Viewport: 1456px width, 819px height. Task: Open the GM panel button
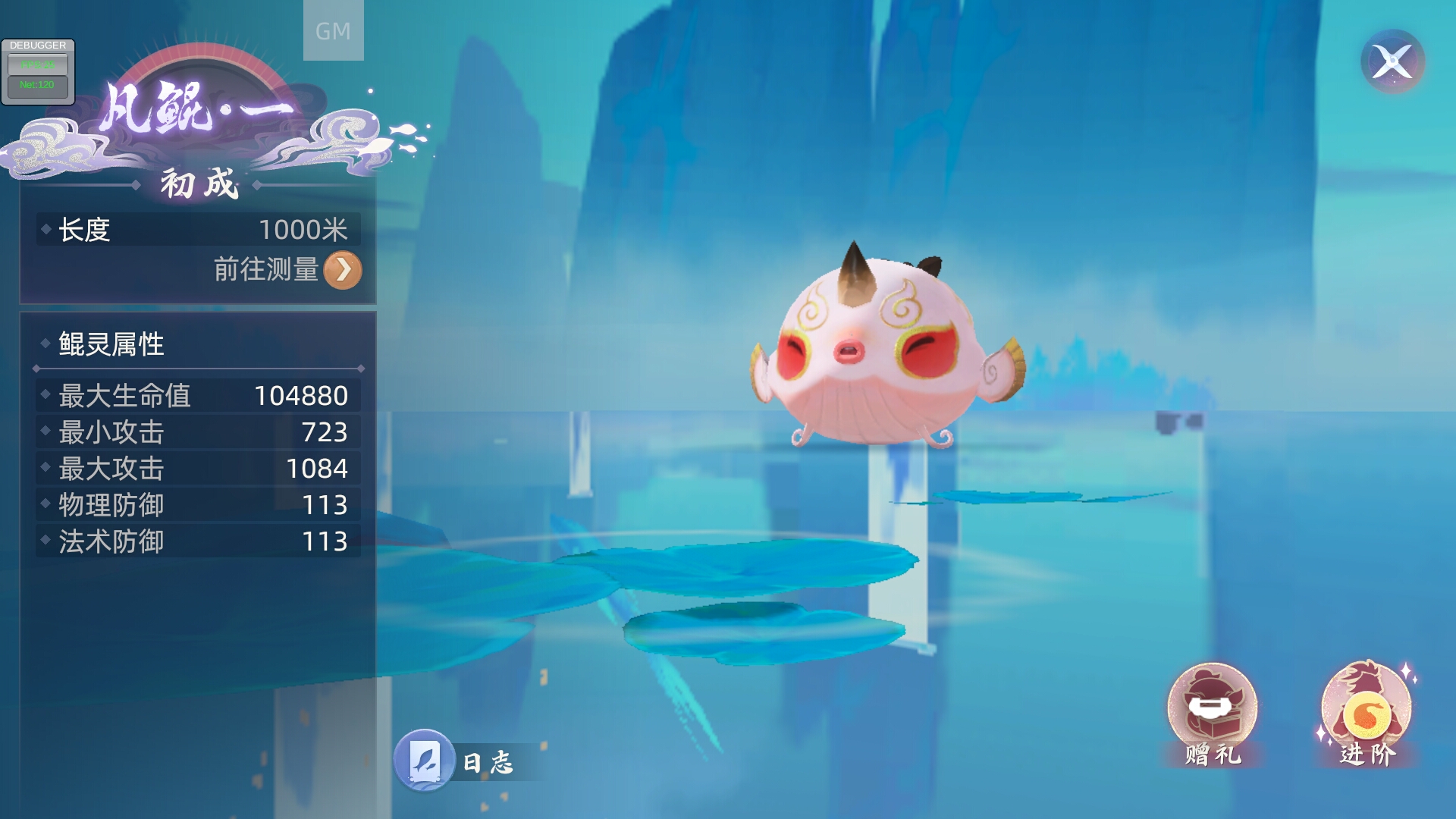tap(333, 30)
